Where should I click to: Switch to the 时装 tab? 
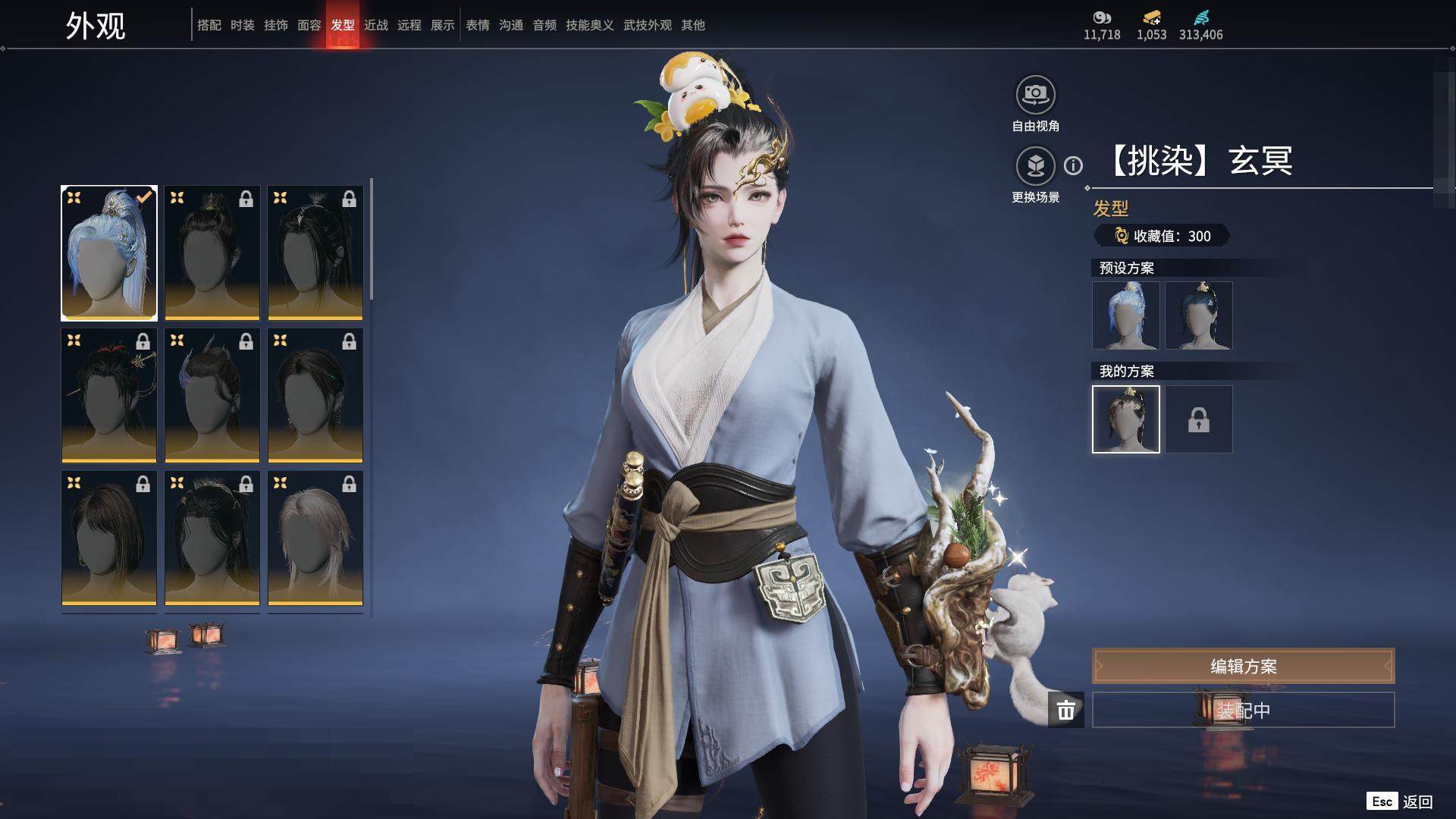pyautogui.click(x=242, y=25)
